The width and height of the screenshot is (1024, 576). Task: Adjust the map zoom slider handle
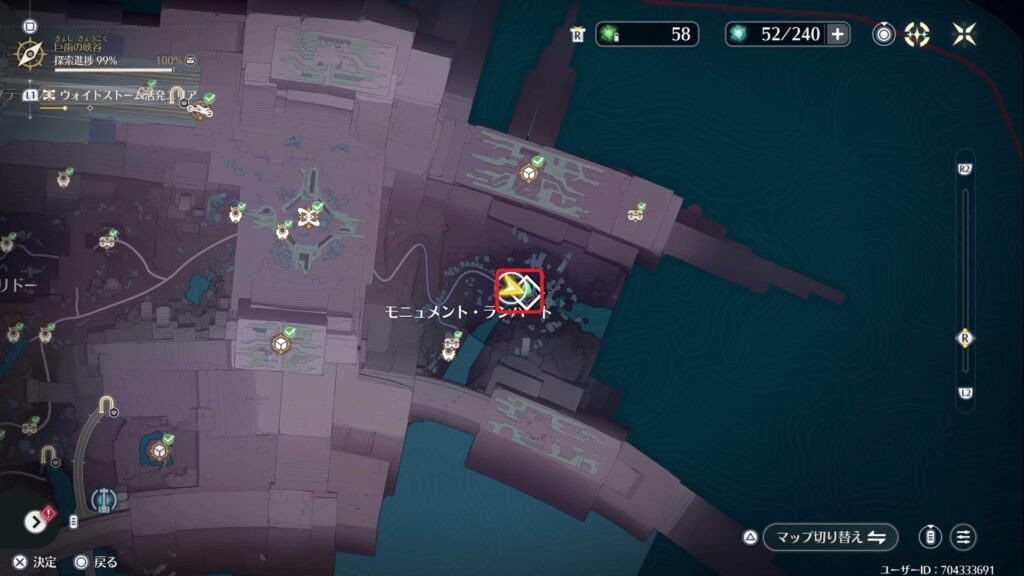point(965,337)
